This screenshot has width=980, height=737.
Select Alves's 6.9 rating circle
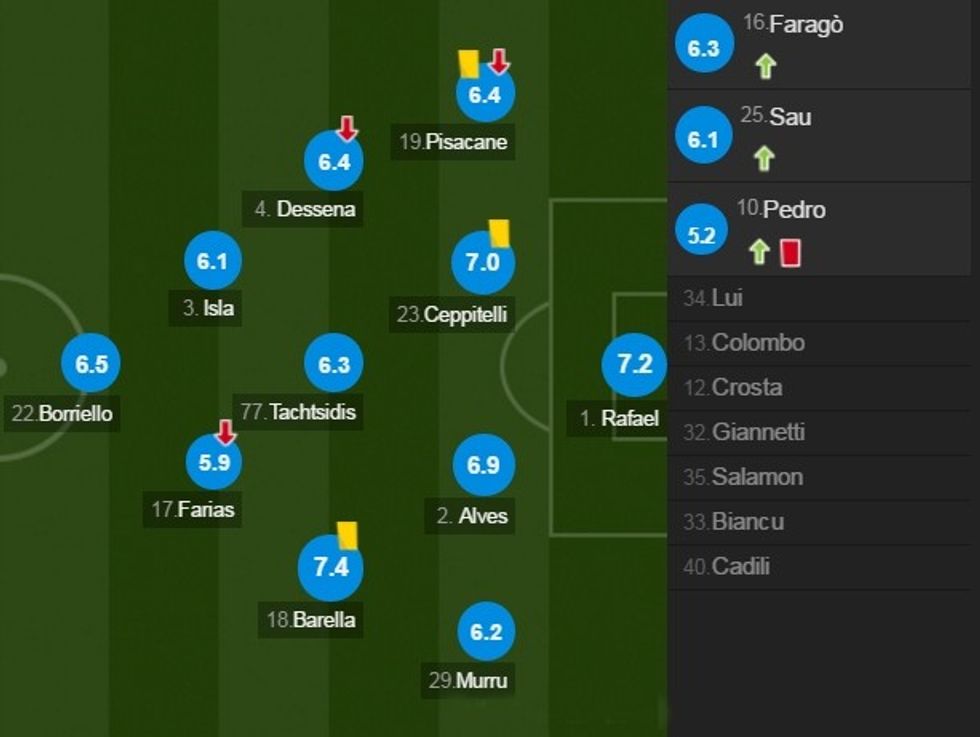click(484, 466)
